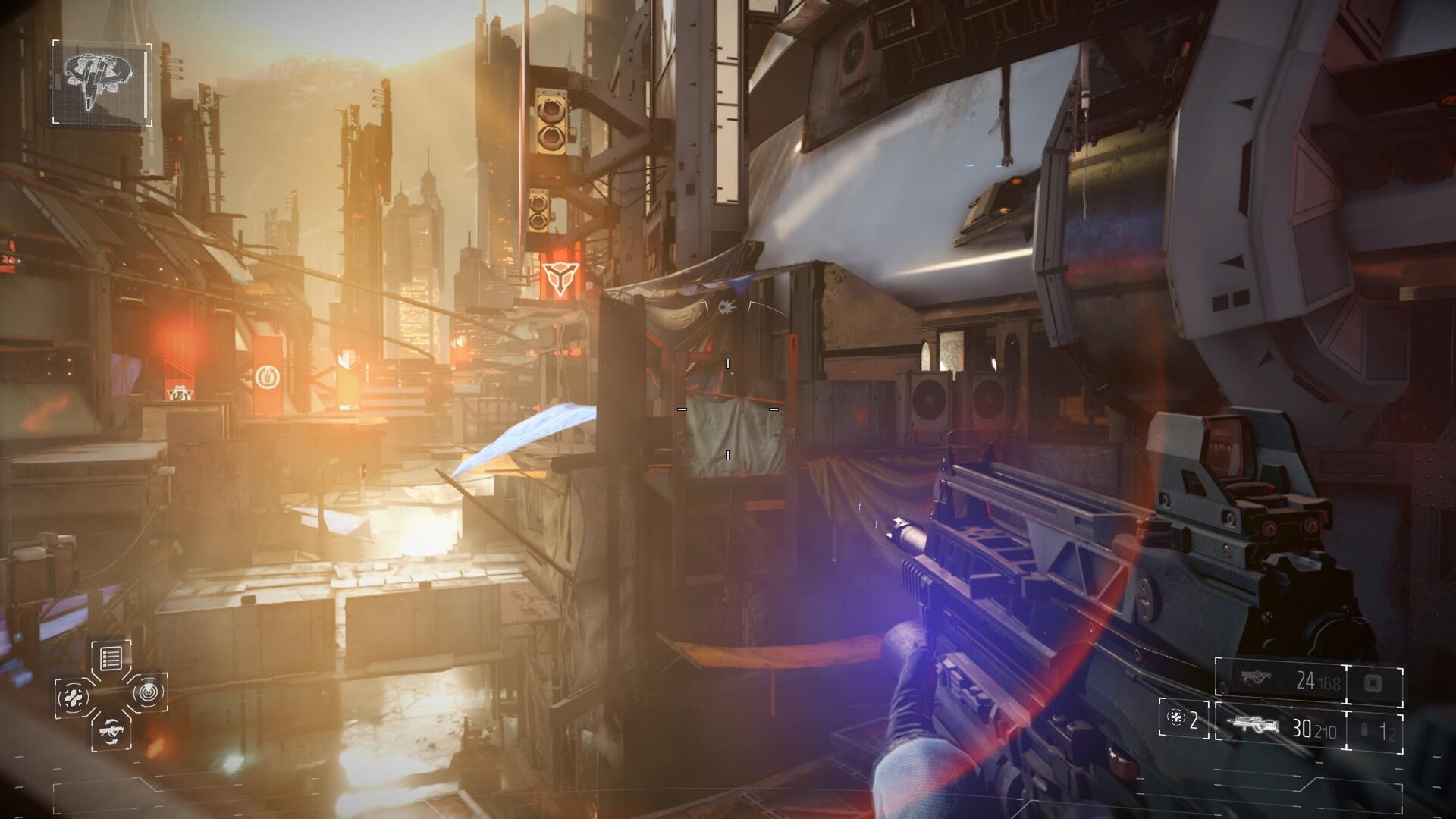This screenshot has width=1456, height=819.
Task: Click the square attachment icon slot
Action: pyautogui.click(x=1374, y=682)
